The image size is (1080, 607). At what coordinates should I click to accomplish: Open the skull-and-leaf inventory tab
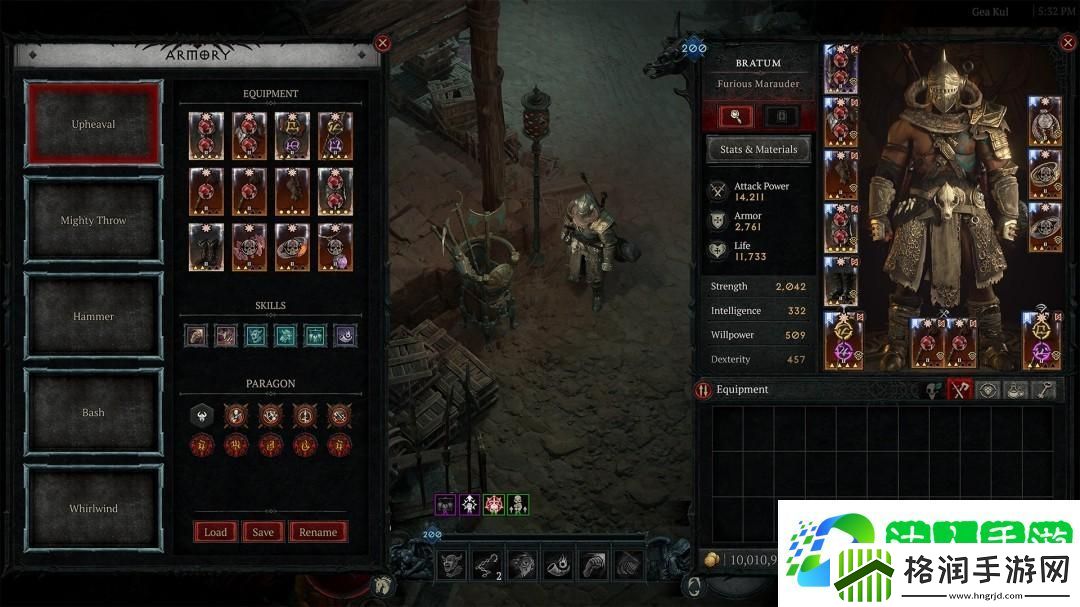point(934,390)
